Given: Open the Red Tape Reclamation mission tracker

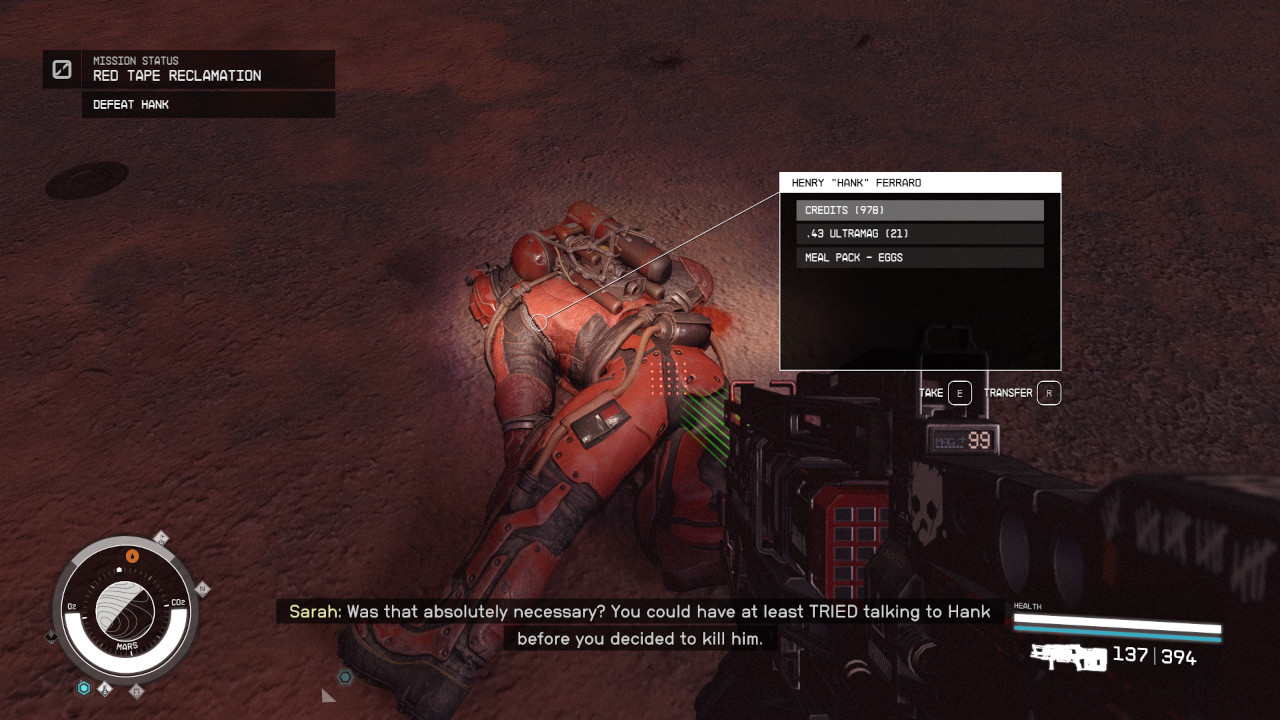Looking at the screenshot, I should (189, 69).
